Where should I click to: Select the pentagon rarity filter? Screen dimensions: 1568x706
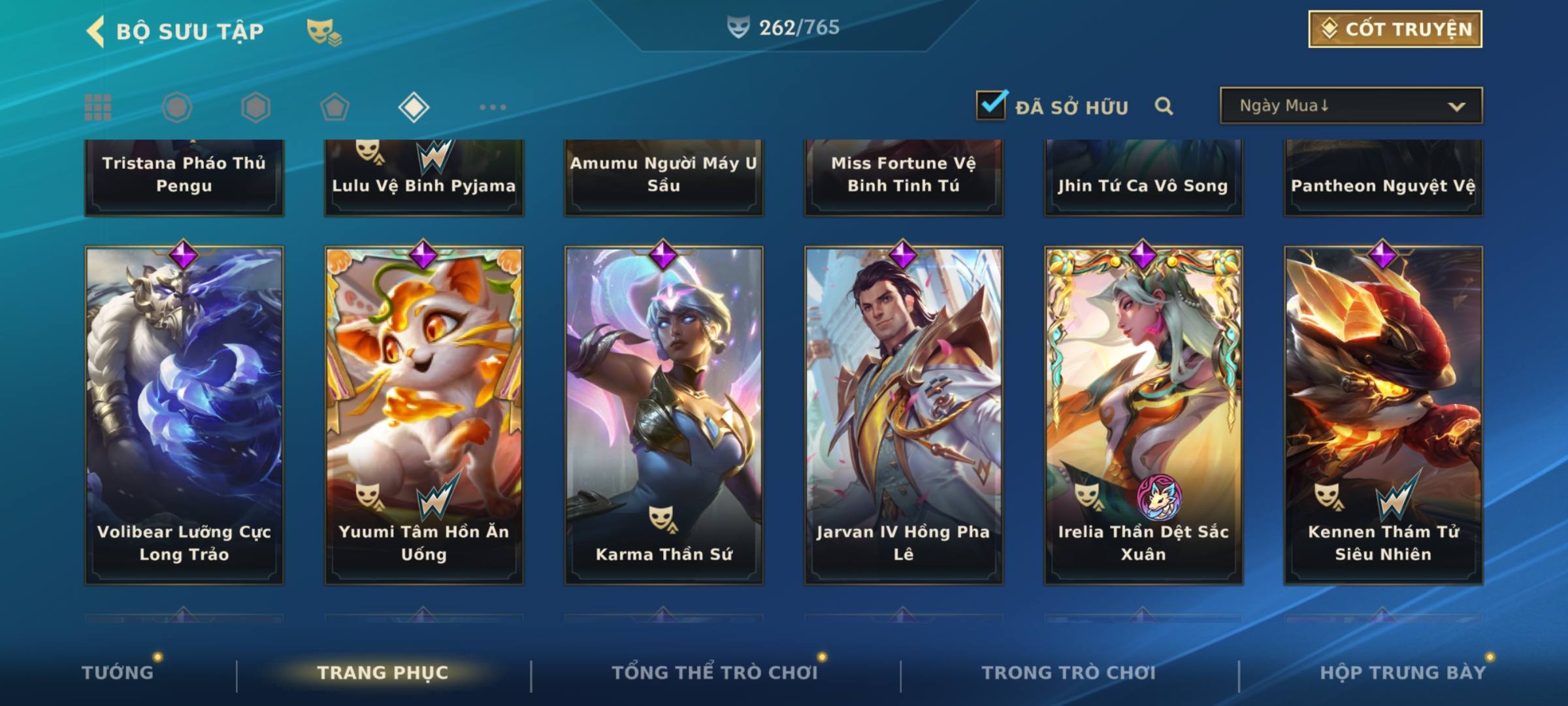[x=335, y=107]
